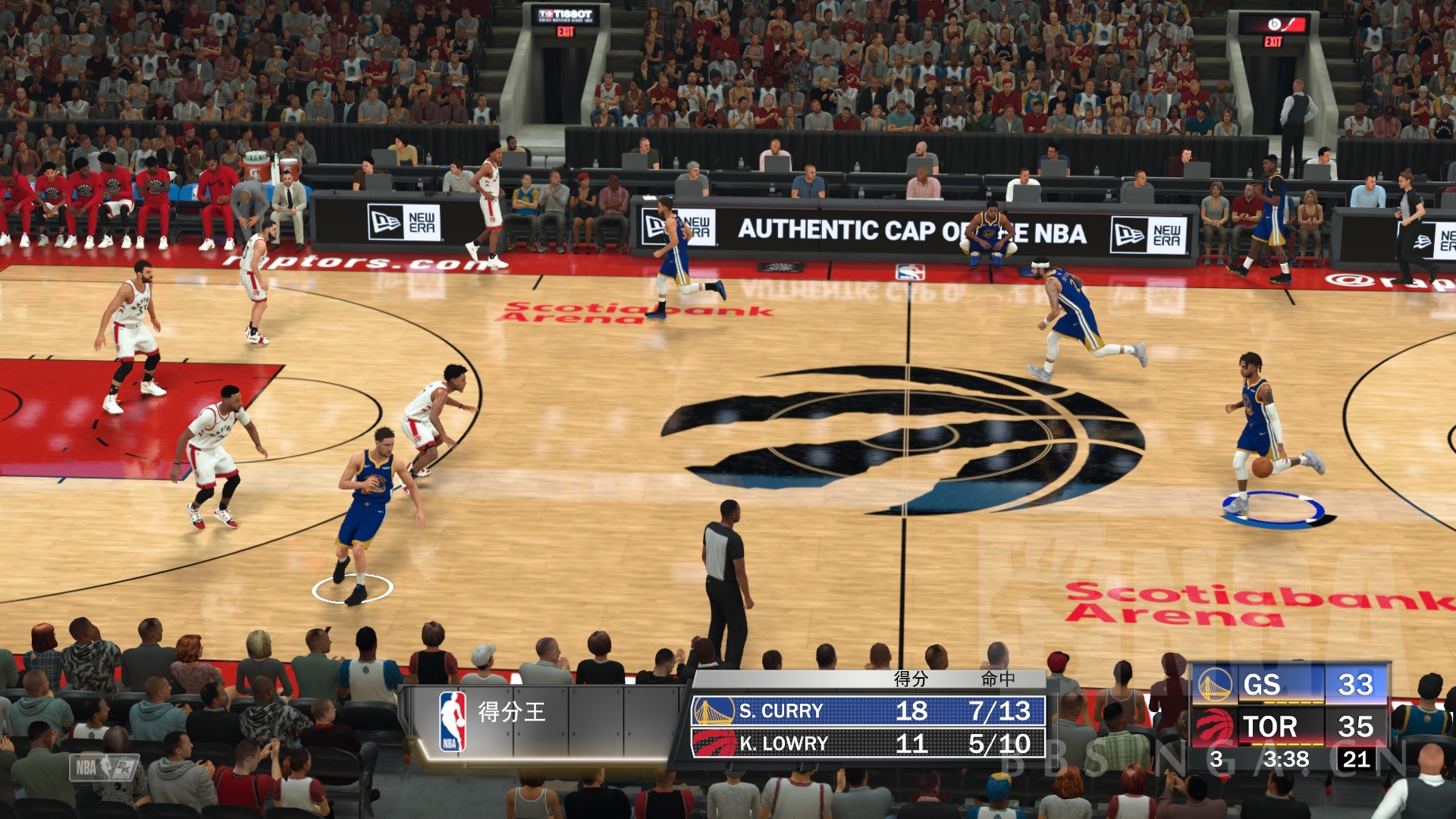Select the Warriors logo beside S. Curry
This screenshot has width=1456, height=819.
click(714, 711)
